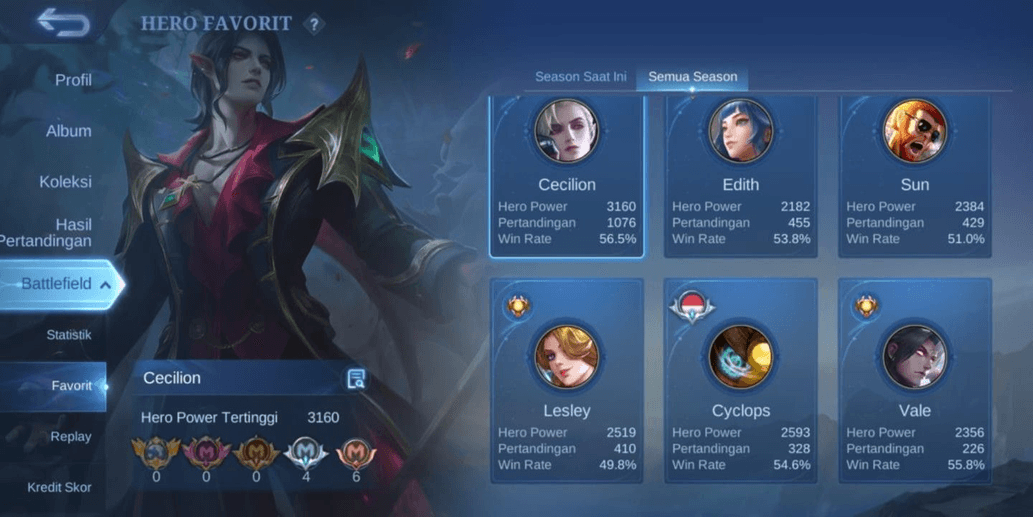Switch to the Season Saat Ini tab

pyautogui.click(x=581, y=77)
